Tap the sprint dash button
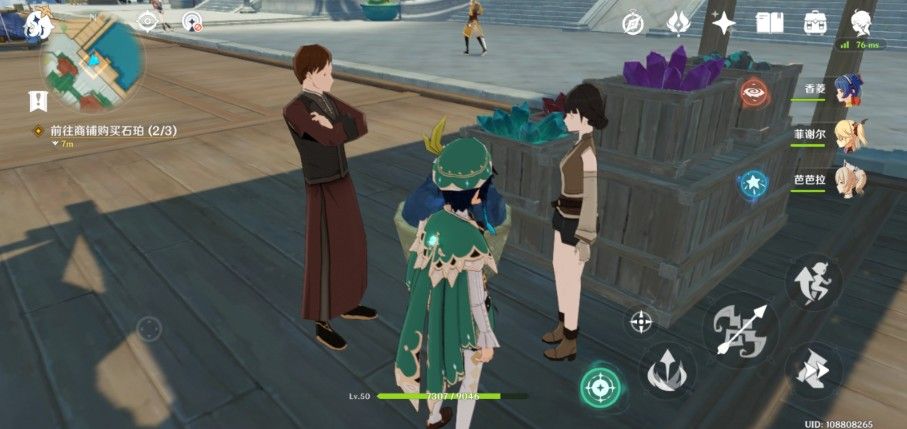The image size is (907, 429). pos(812,370)
